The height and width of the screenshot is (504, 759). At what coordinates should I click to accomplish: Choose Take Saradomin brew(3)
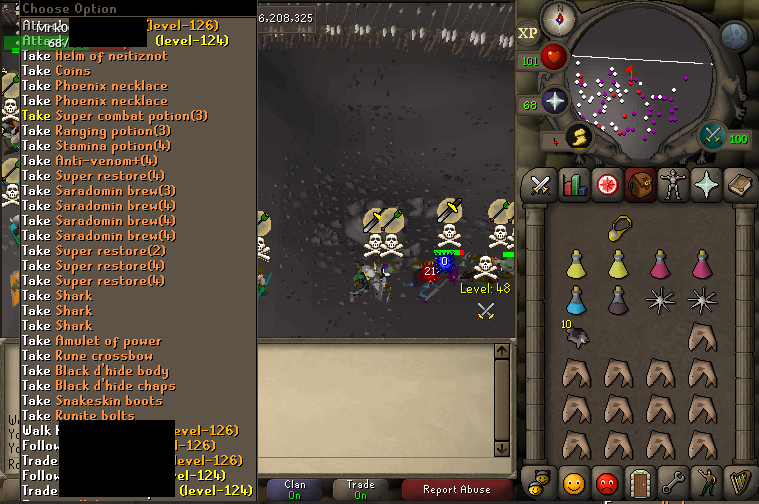click(x=99, y=190)
